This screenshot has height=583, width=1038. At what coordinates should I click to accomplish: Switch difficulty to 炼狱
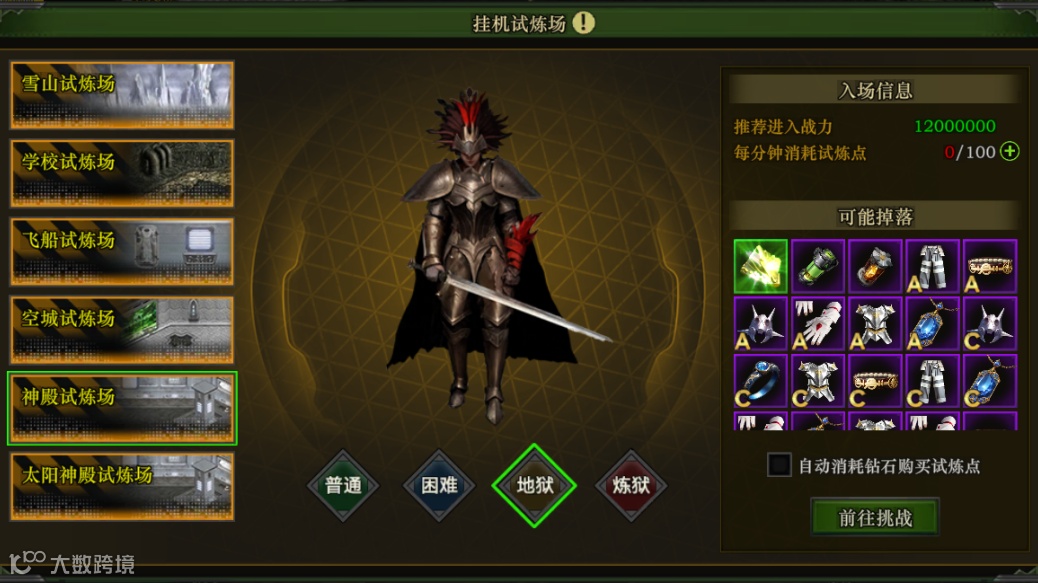[631, 486]
